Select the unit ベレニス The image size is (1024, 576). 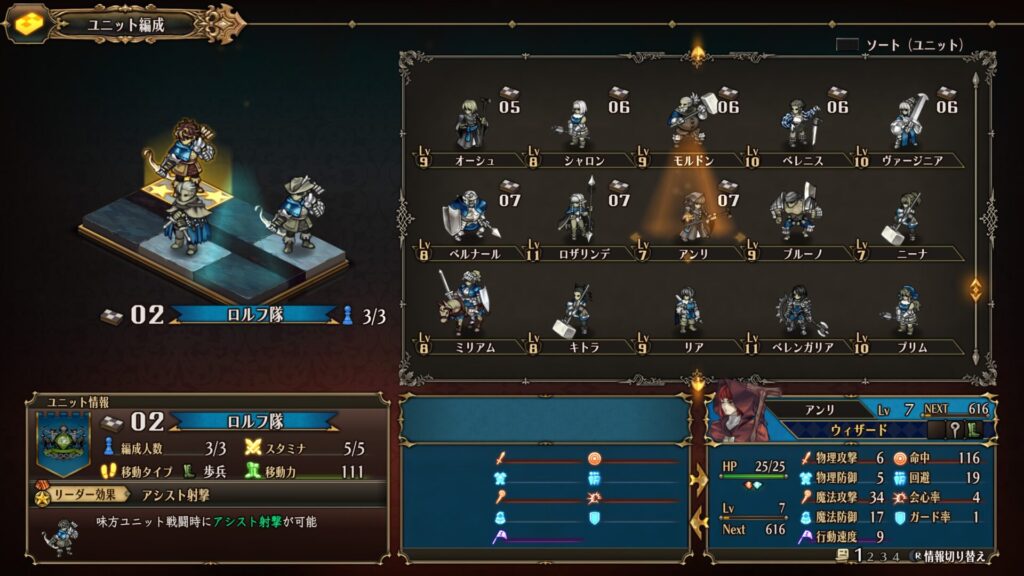pos(800,125)
